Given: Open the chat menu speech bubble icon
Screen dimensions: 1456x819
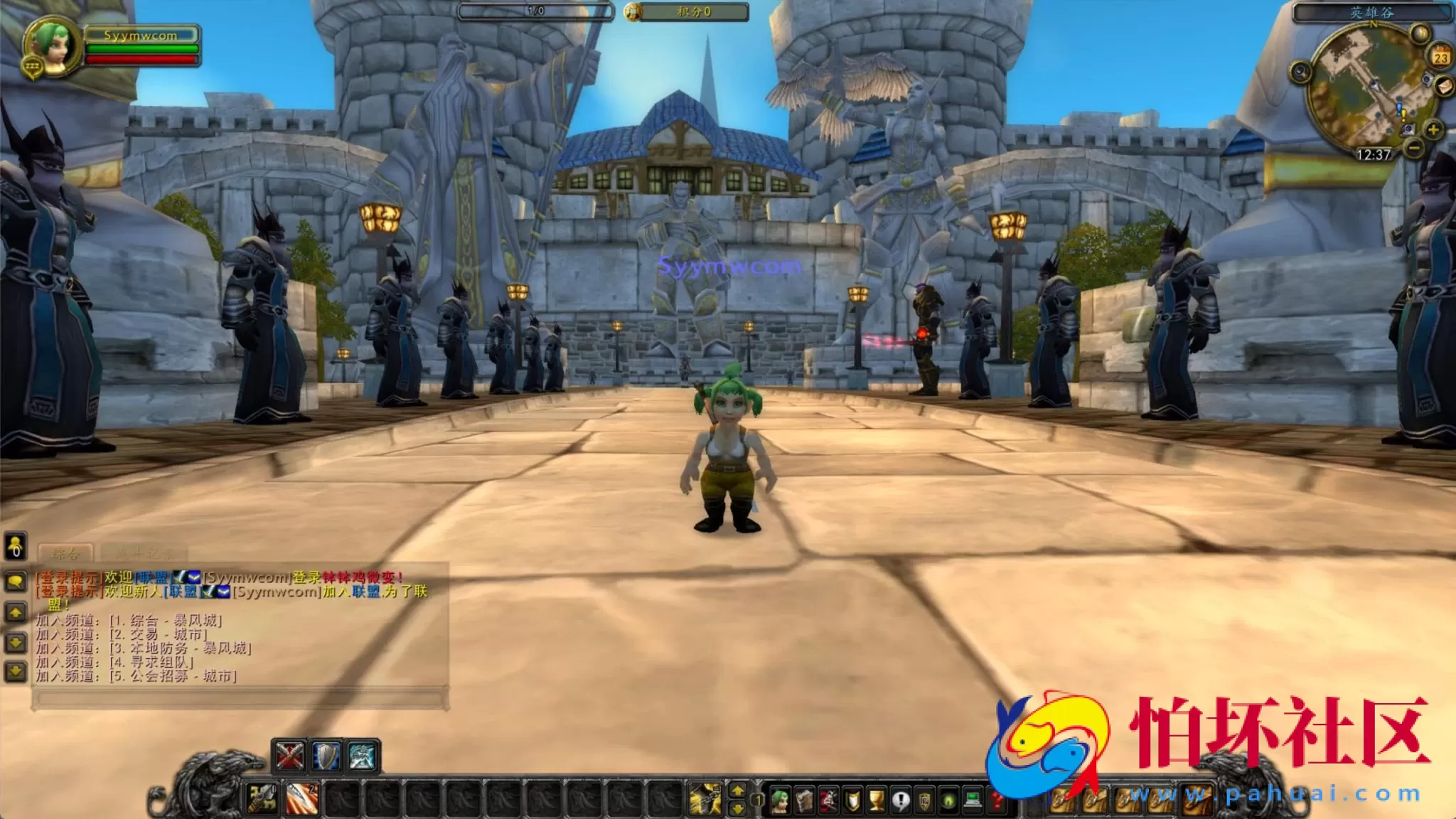Looking at the screenshot, I should click(x=15, y=580).
